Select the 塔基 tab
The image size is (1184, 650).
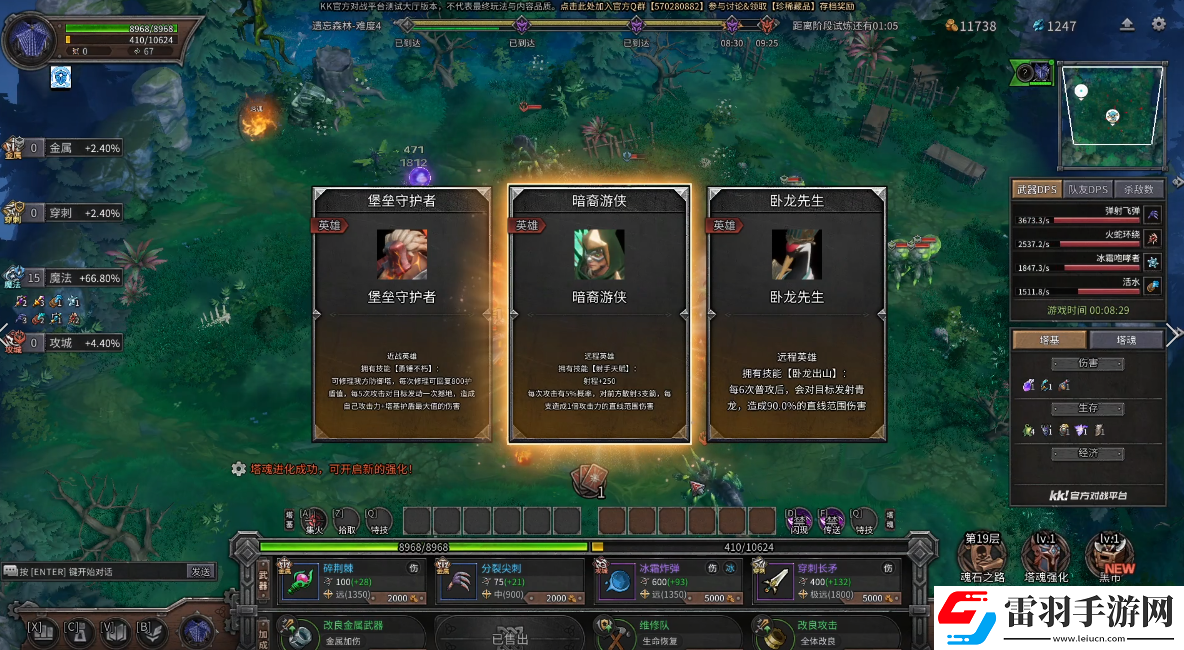point(1049,340)
